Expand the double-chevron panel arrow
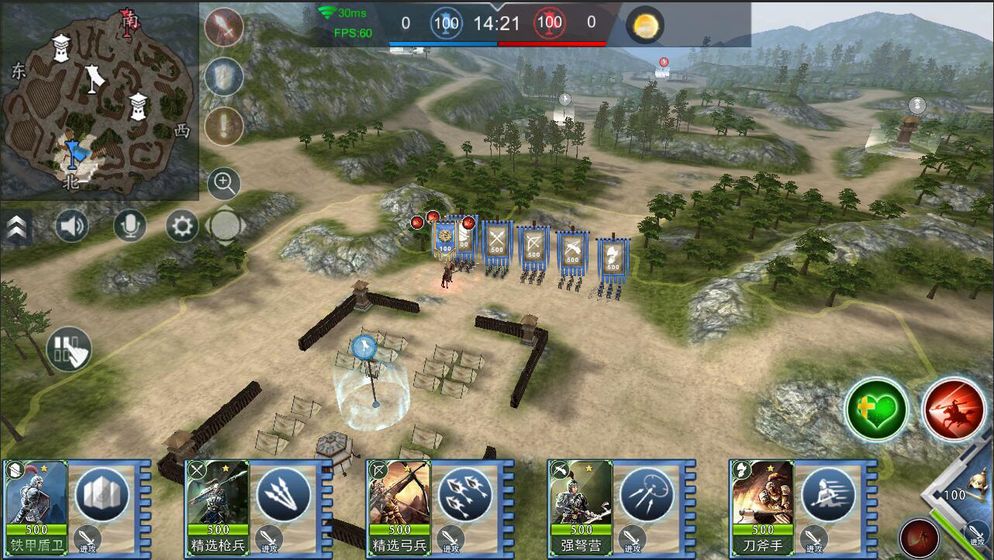The height and width of the screenshot is (560, 994). click(16, 228)
